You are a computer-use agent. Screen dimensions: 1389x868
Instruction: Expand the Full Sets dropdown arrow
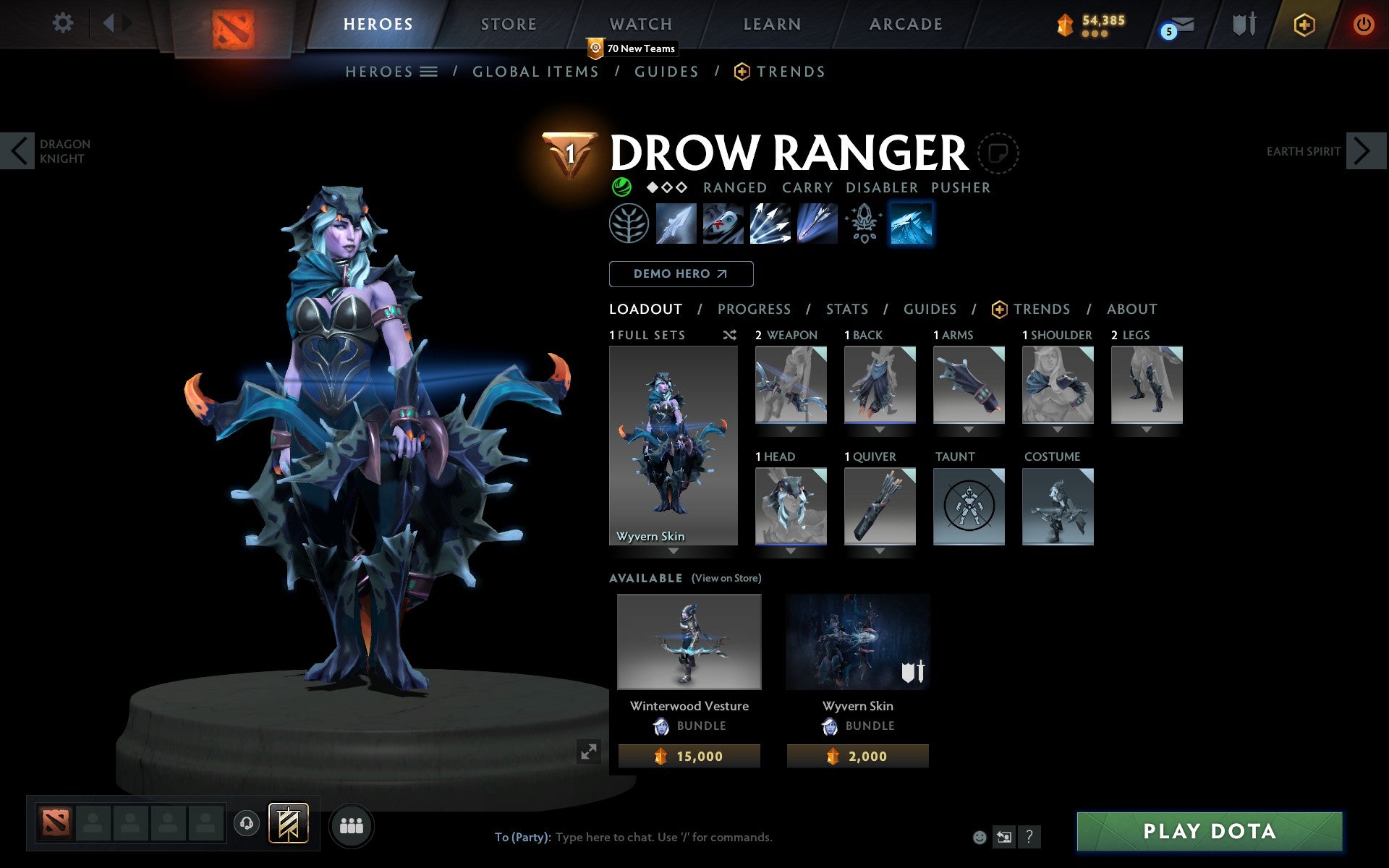674,552
